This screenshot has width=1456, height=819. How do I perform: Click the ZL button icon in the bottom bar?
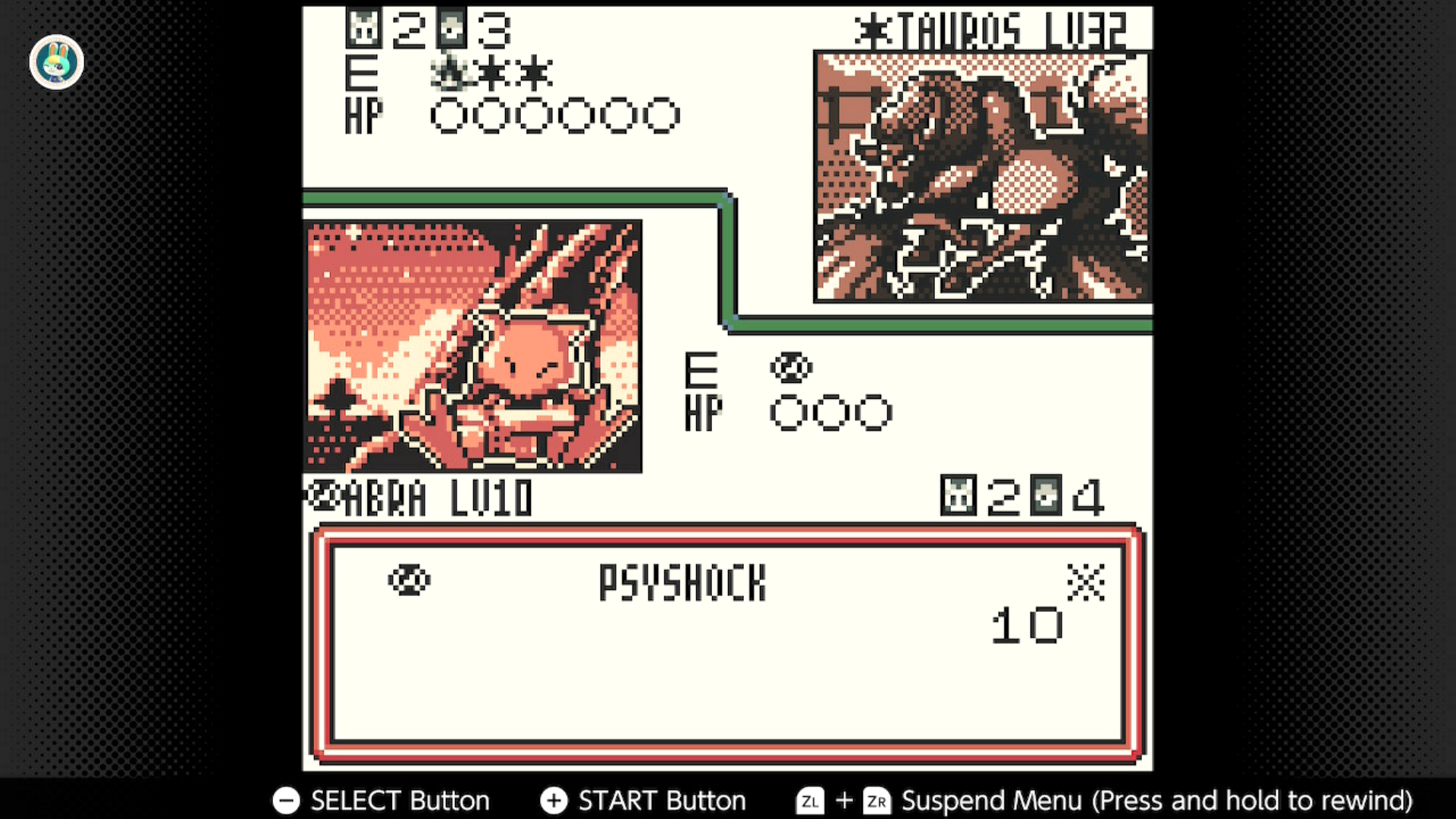click(811, 801)
